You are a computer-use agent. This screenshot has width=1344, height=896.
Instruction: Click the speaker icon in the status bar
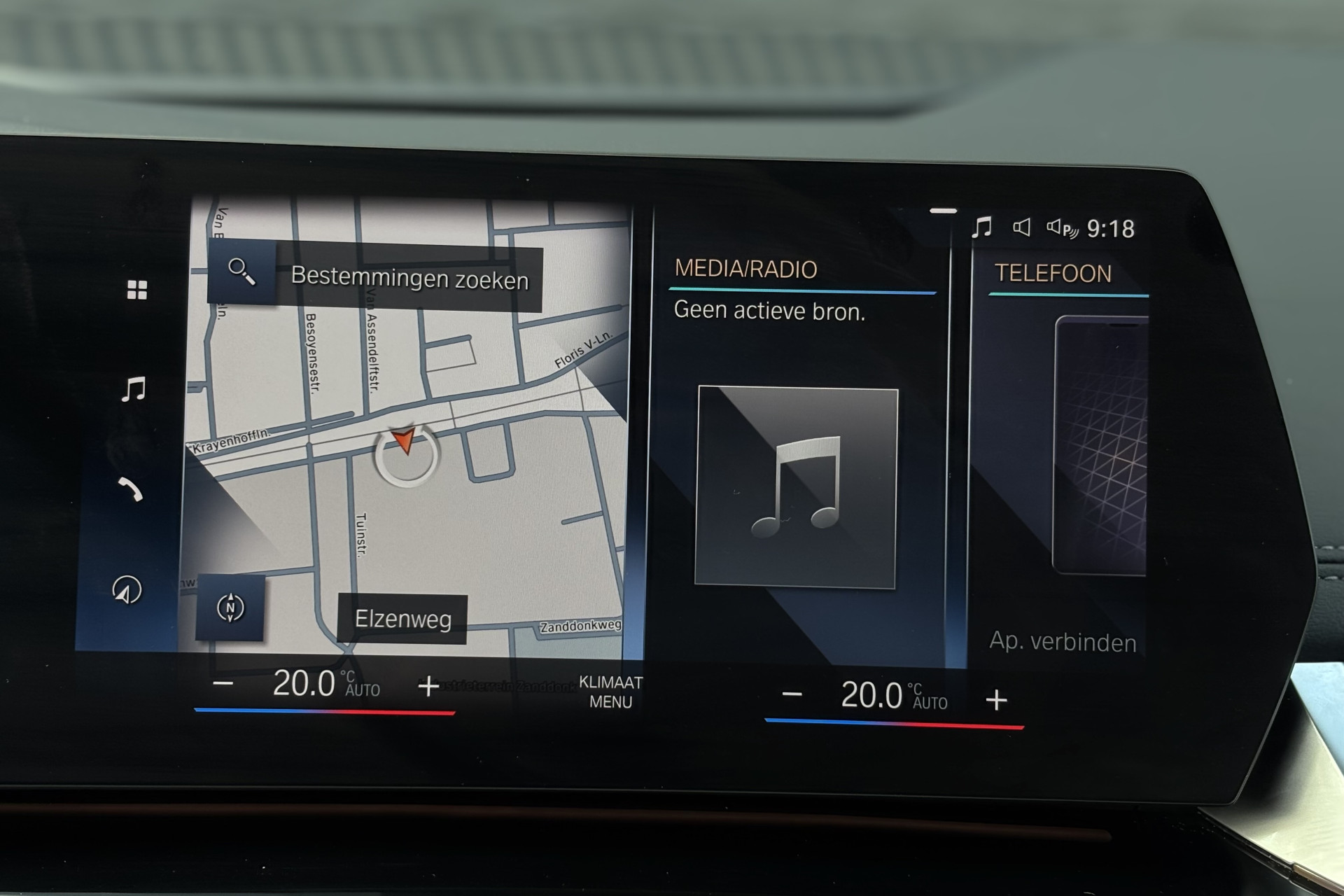click(x=1022, y=227)
